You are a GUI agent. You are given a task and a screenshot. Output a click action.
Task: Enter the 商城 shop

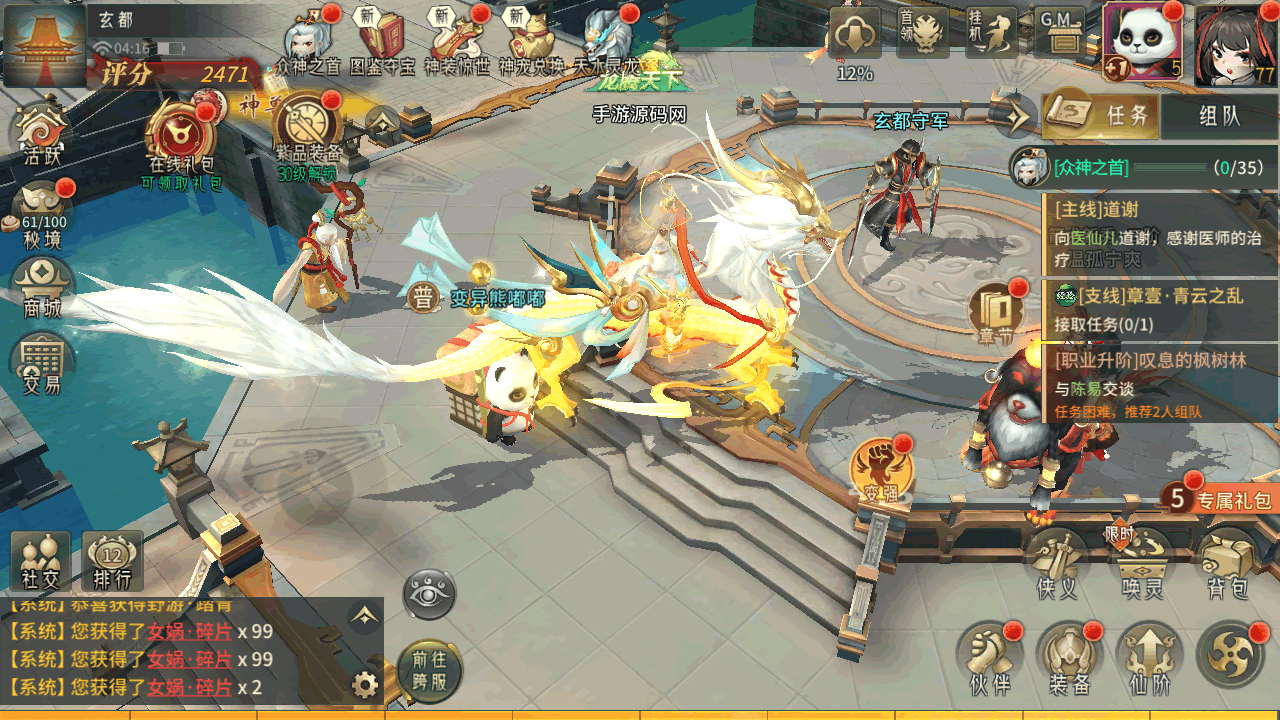43,285
